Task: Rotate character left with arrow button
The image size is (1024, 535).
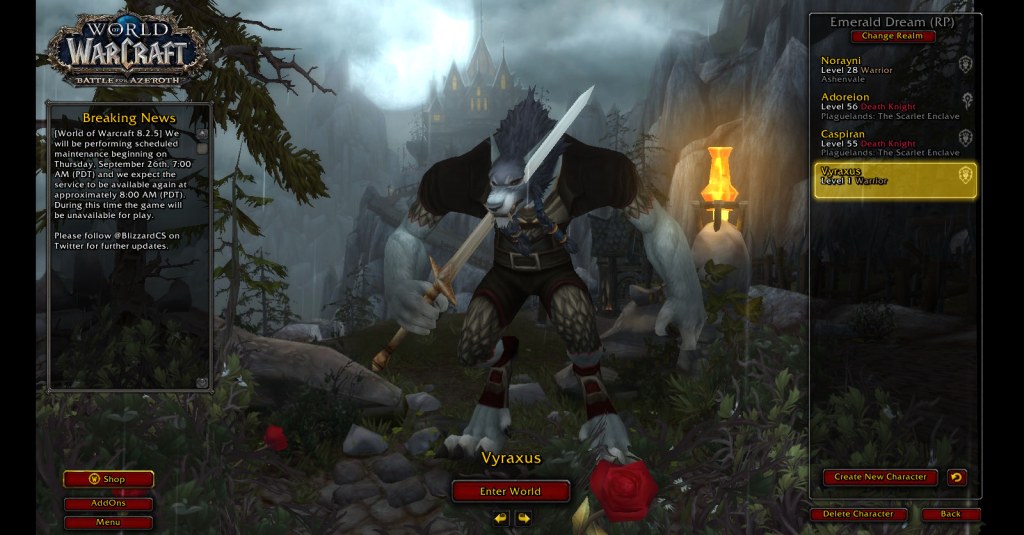Action: pos(500,518)
